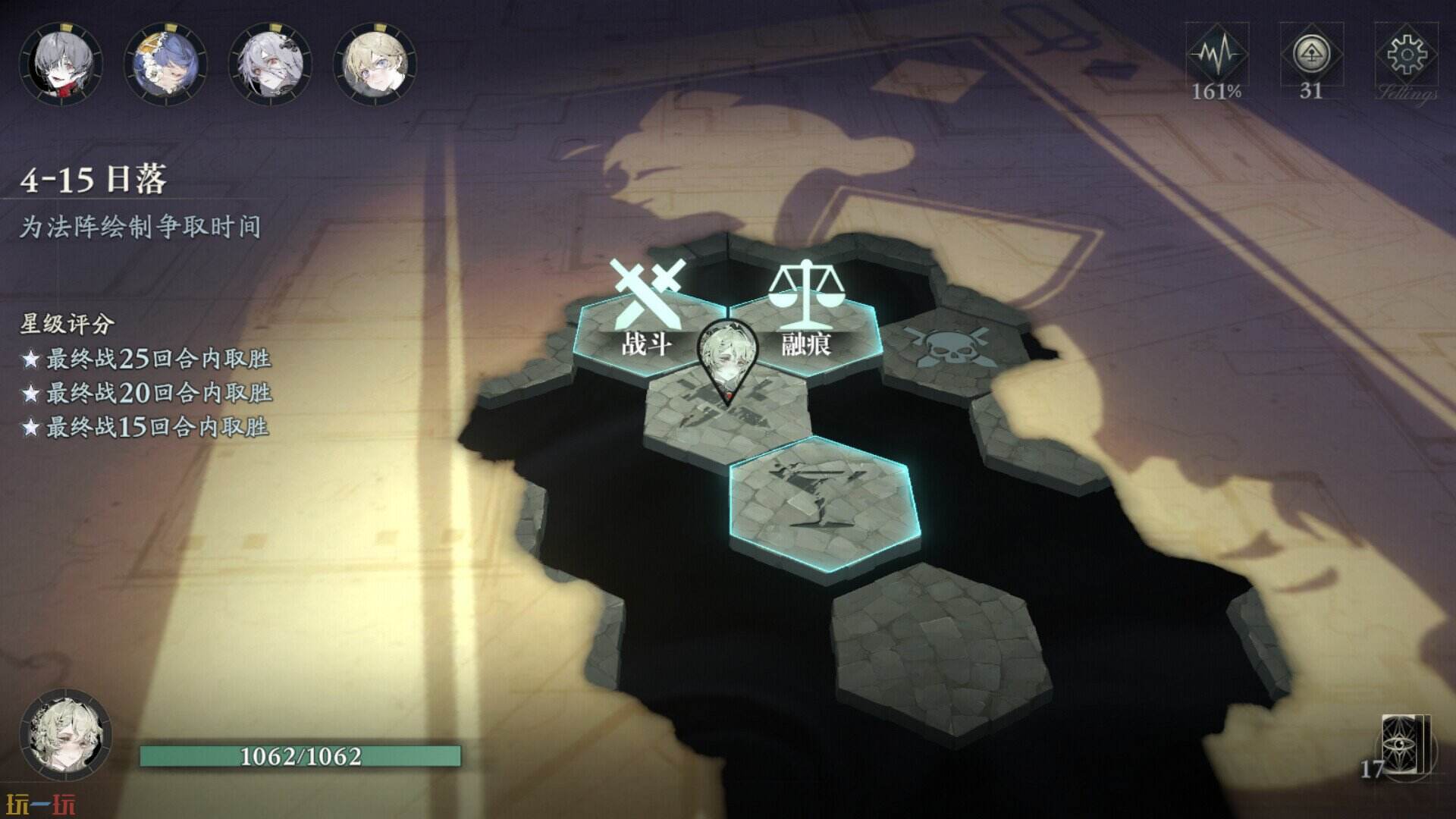Open the leader portrait beside the health bar
The width and height of the screenshot is (1456, 819).
[65, 734]
